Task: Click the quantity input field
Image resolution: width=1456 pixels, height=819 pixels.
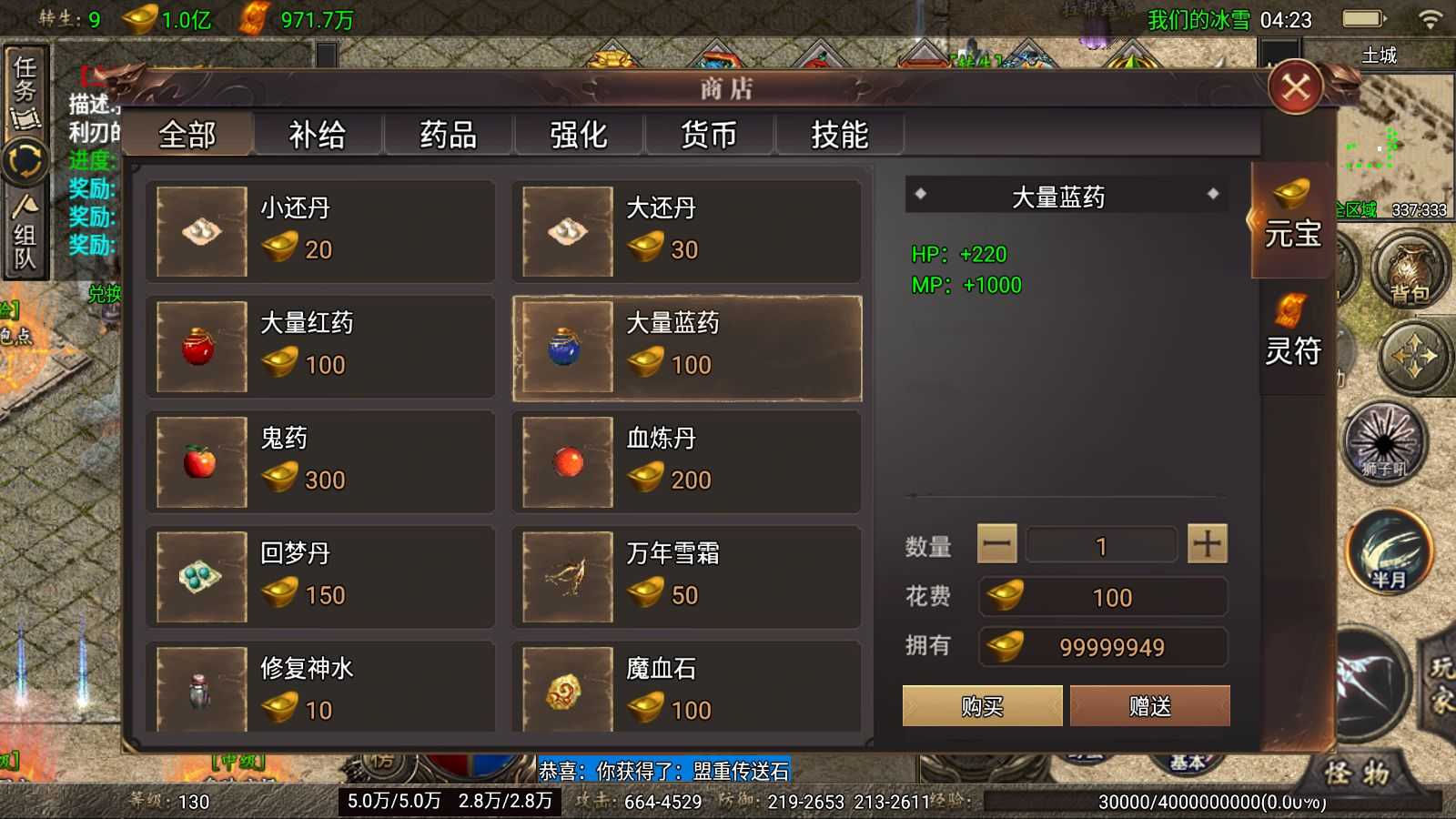Action: pos(1101,543)
